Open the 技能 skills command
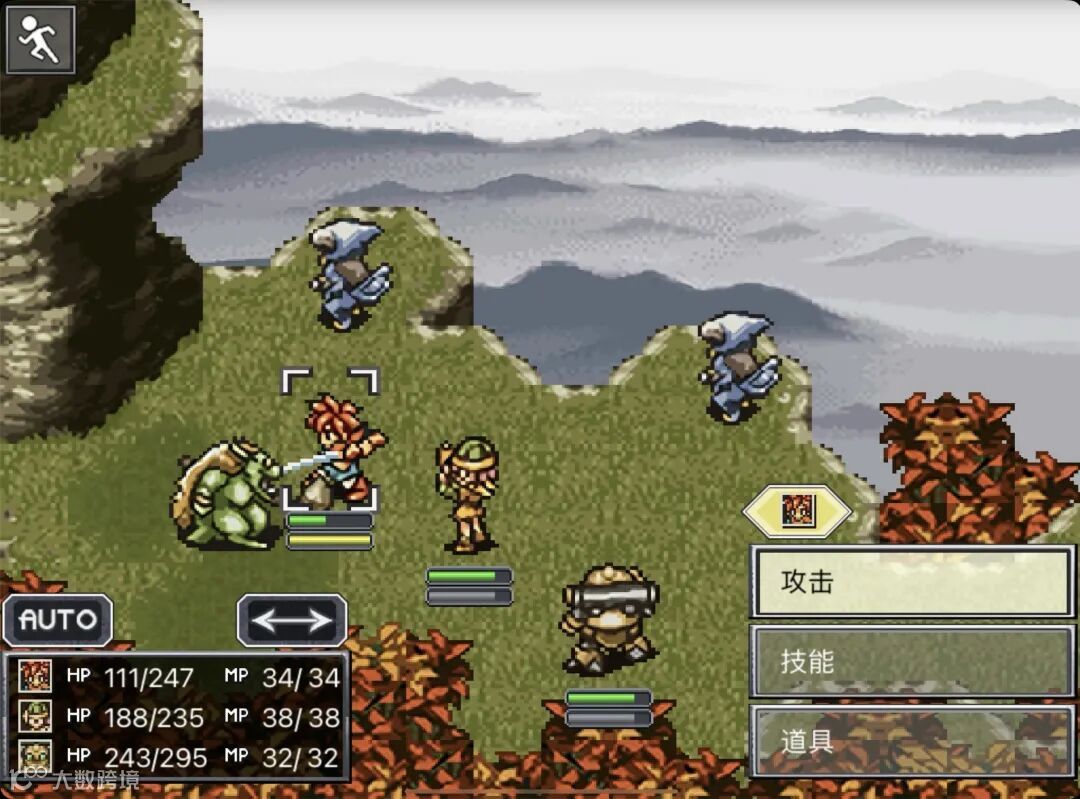Viewport: 1080px width, 799px height. pos(911,661)
